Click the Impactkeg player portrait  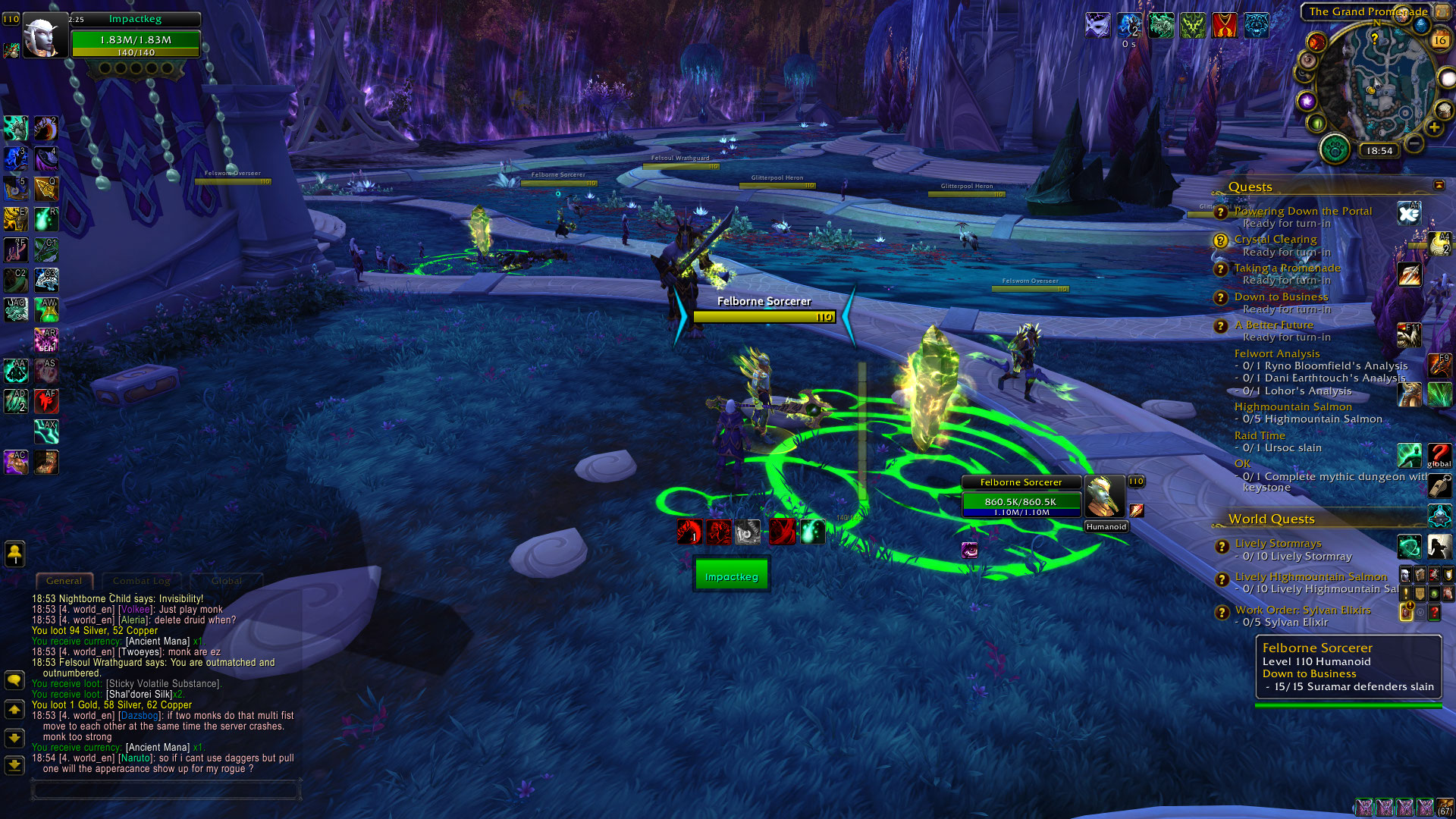pyautogui.click(x=42, y=36)
